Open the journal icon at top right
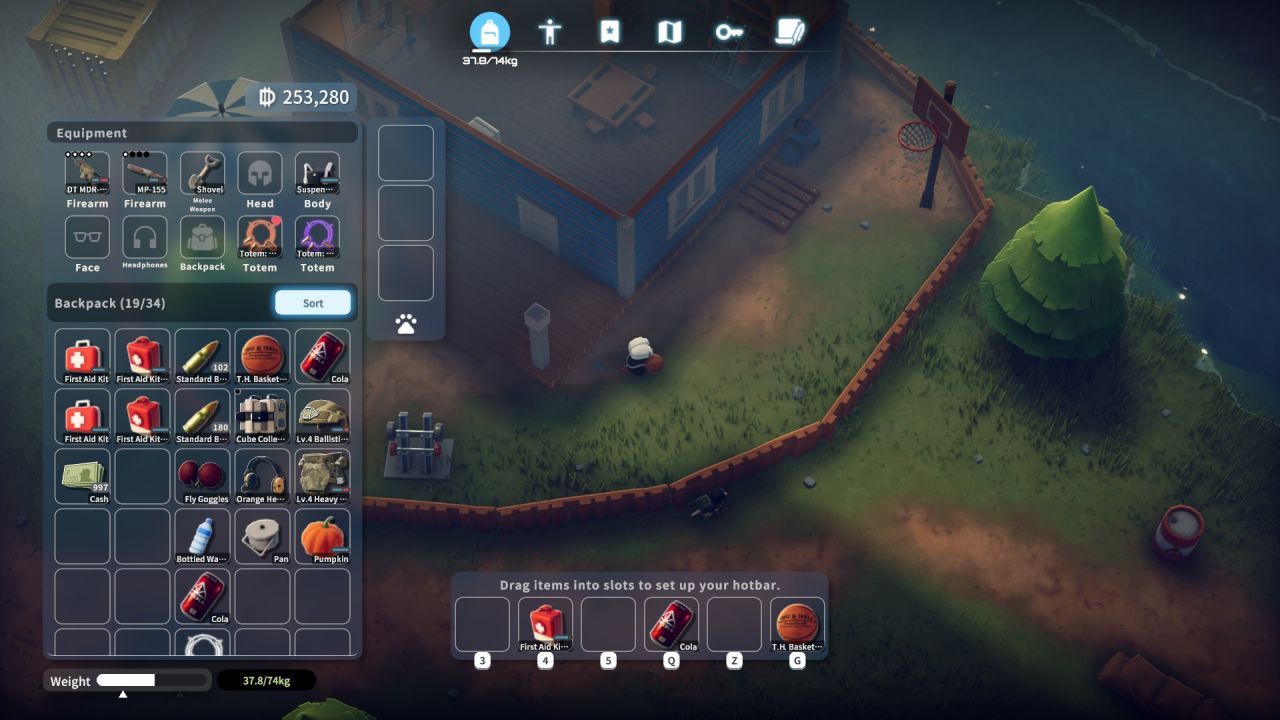 (790, 31)
